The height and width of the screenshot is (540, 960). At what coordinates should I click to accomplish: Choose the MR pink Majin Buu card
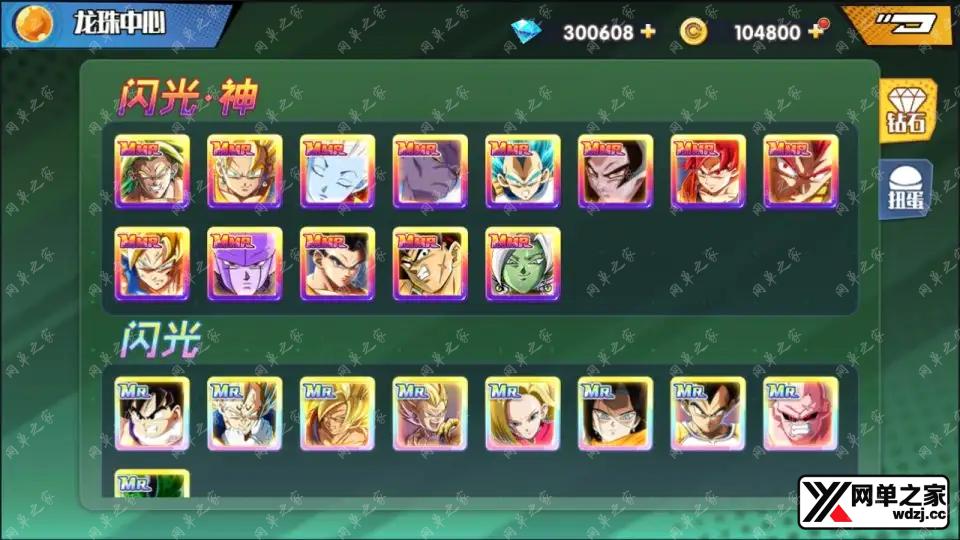click(801, 413)
